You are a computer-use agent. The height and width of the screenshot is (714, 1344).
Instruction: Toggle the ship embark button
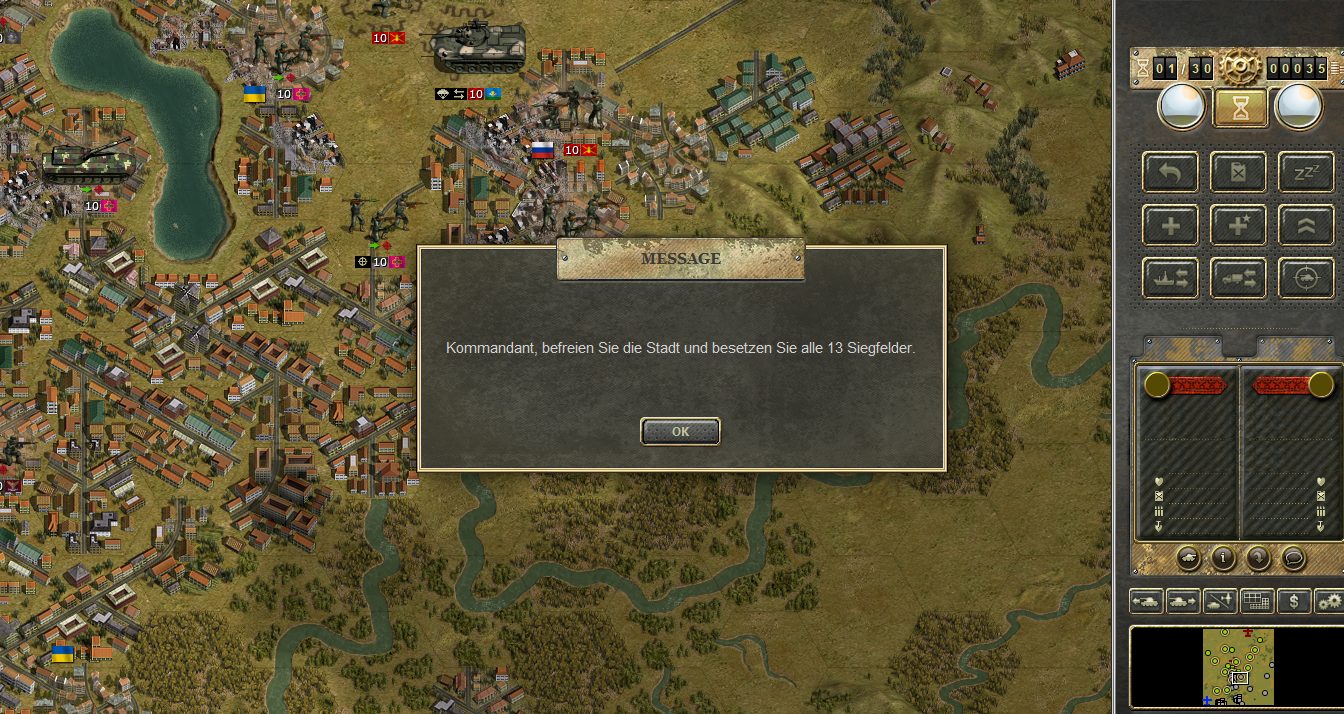[x=1170, y=278]
